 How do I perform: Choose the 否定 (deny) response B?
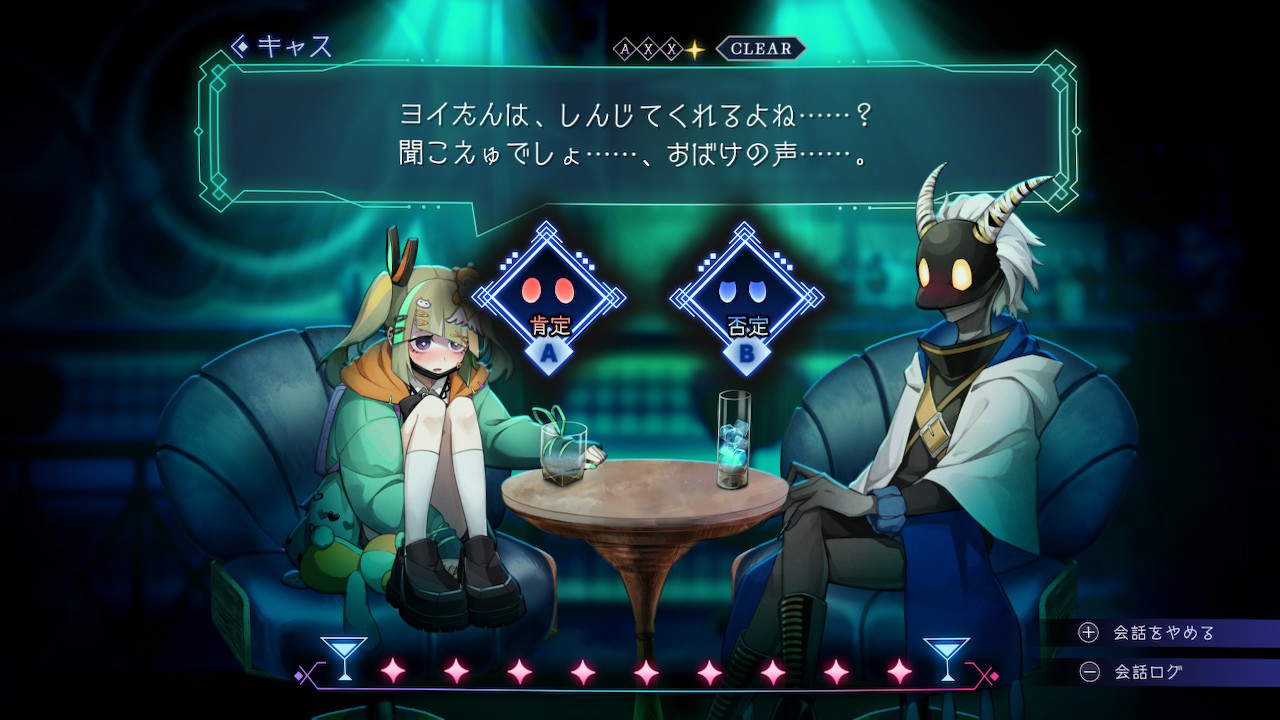click(x=746, y=300)
